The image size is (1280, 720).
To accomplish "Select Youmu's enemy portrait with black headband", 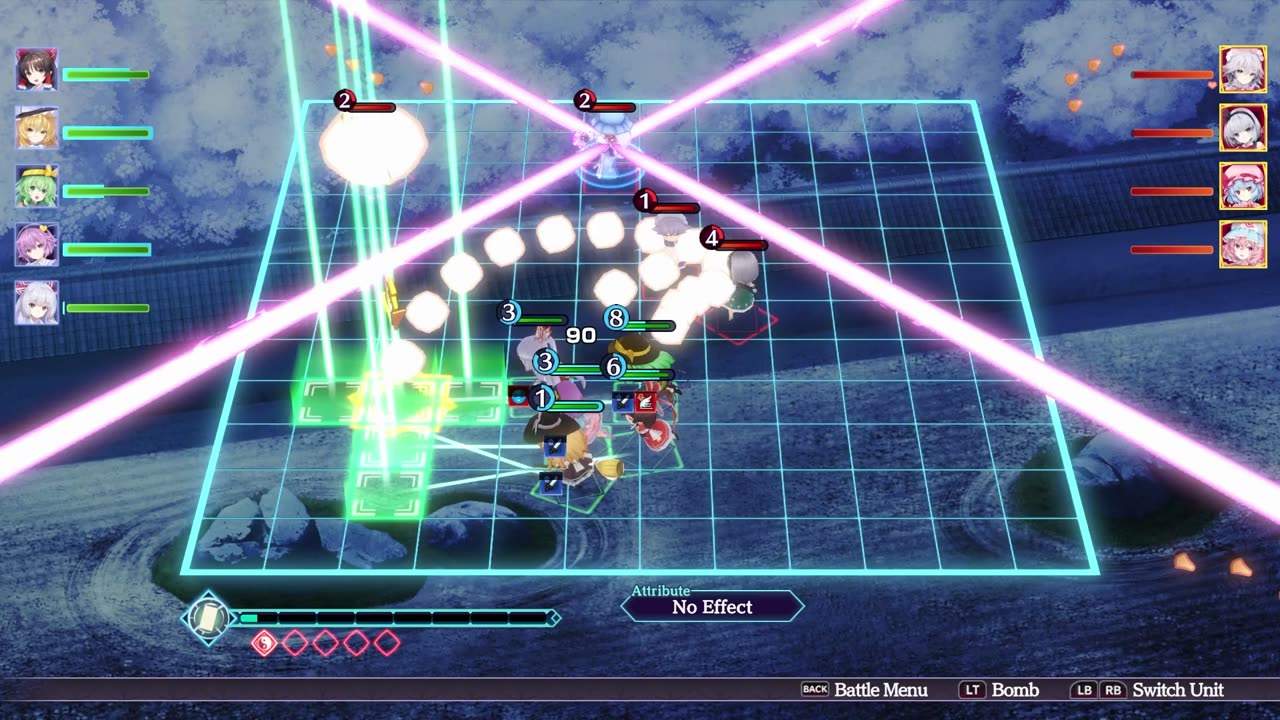I will [1243, 127].
